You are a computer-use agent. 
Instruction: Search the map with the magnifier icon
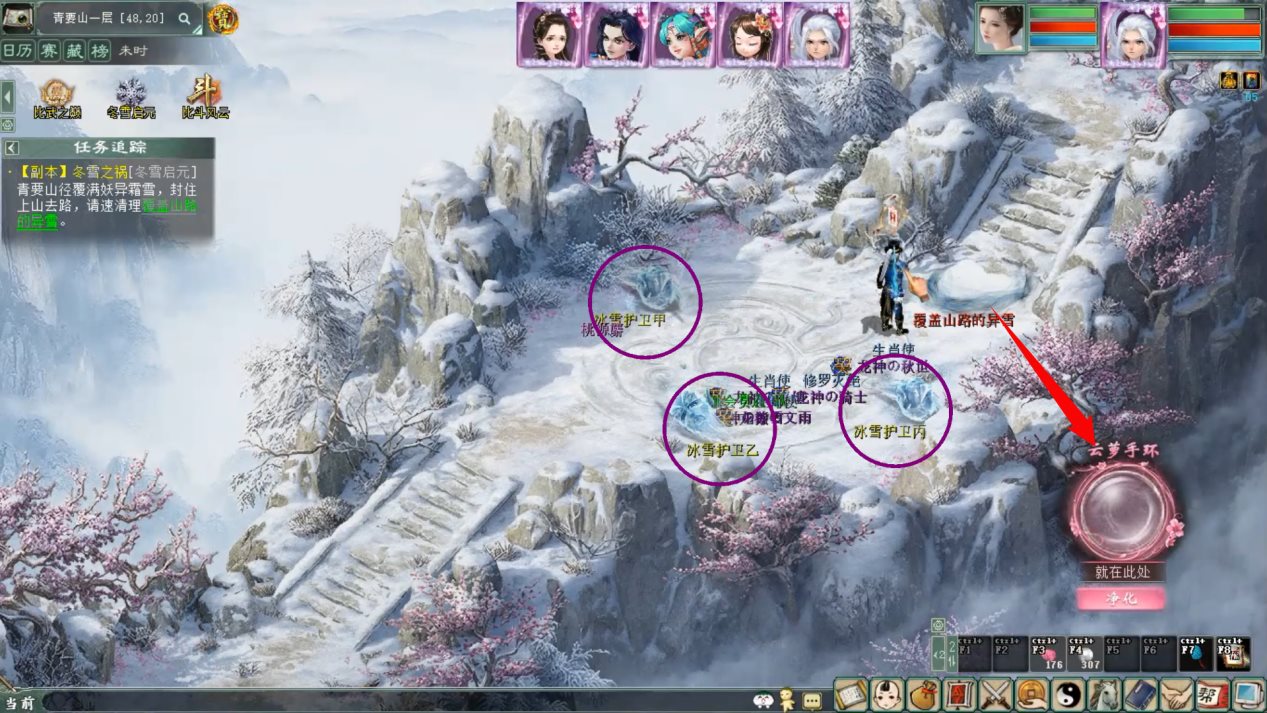point(184,18)
